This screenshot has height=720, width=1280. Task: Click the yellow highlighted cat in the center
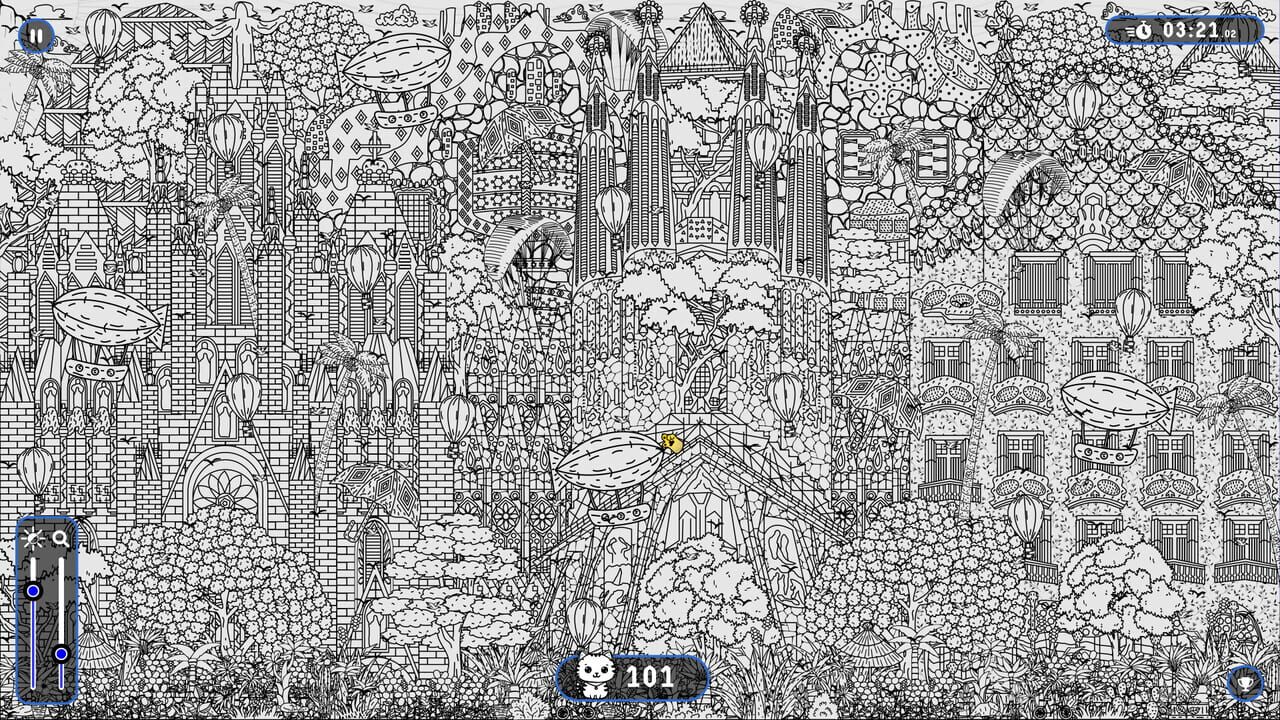tap(671, 440)
